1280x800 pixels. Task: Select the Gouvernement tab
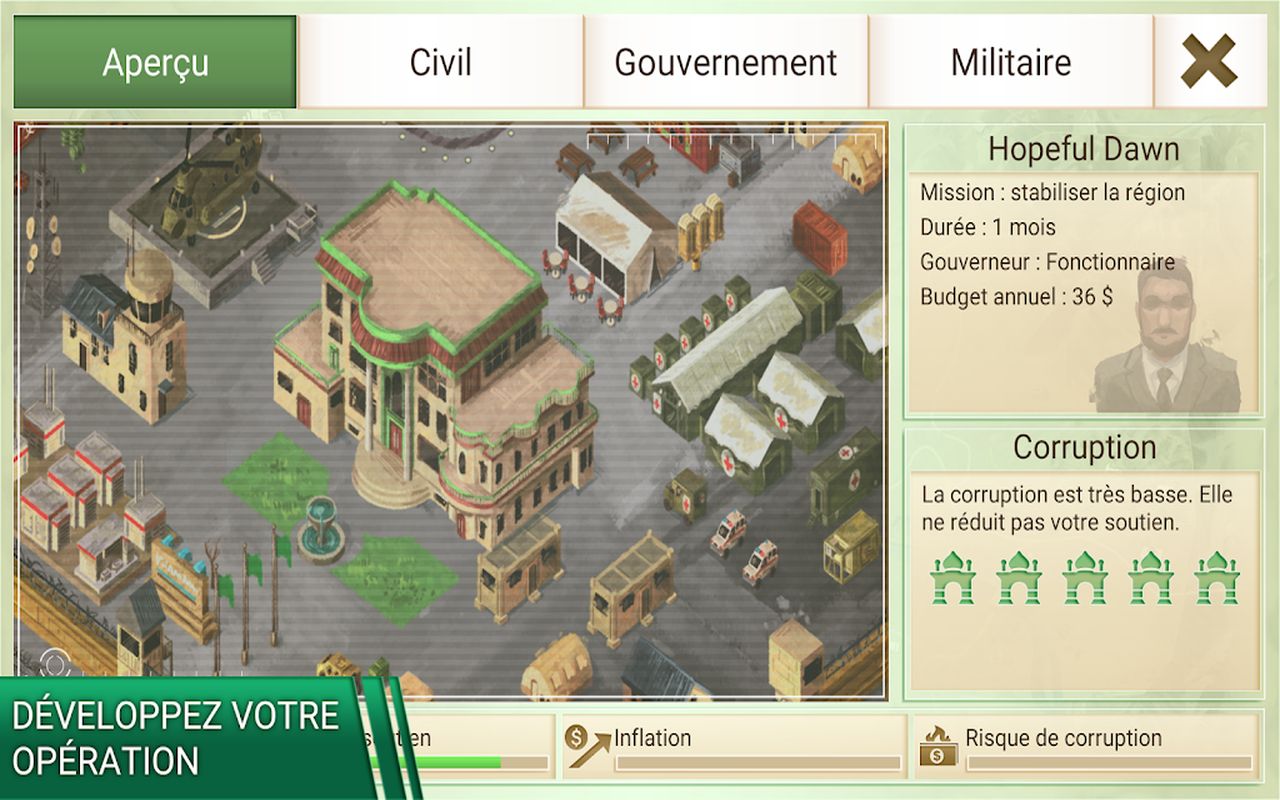[x=725, y=62]
